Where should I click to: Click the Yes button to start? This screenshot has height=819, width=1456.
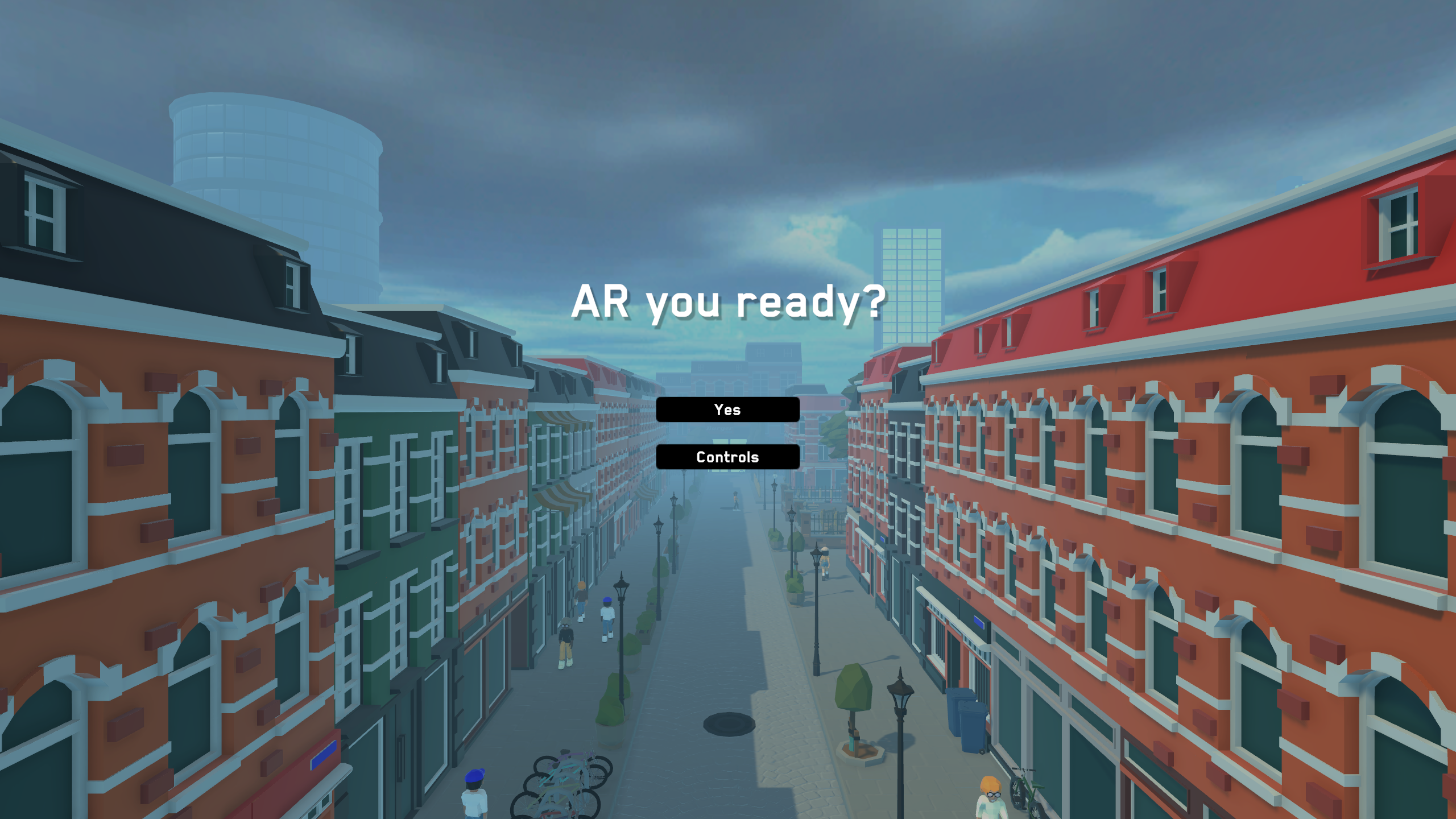coord(728,409)
